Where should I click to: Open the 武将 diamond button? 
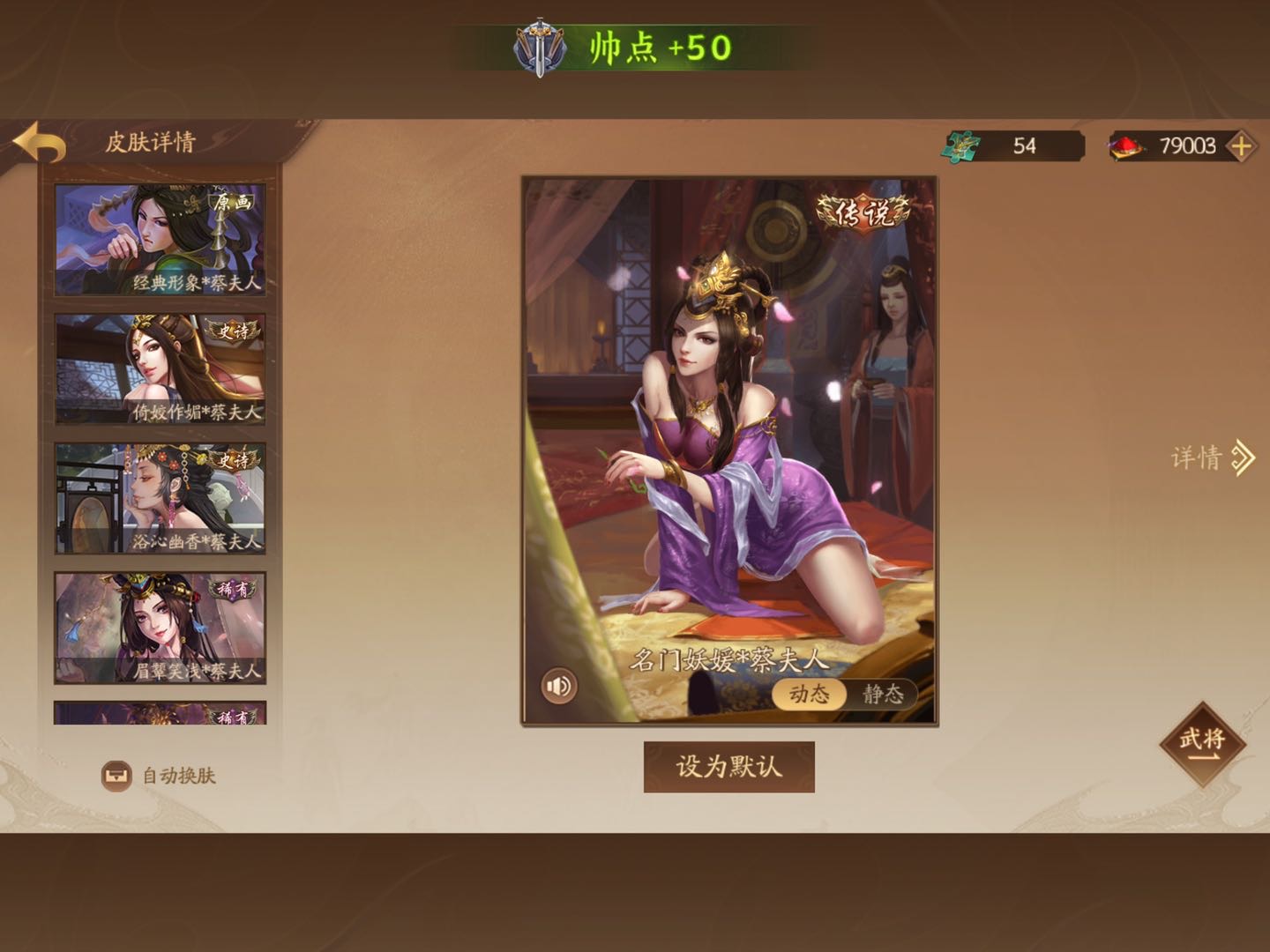(x=1201, y=742)
